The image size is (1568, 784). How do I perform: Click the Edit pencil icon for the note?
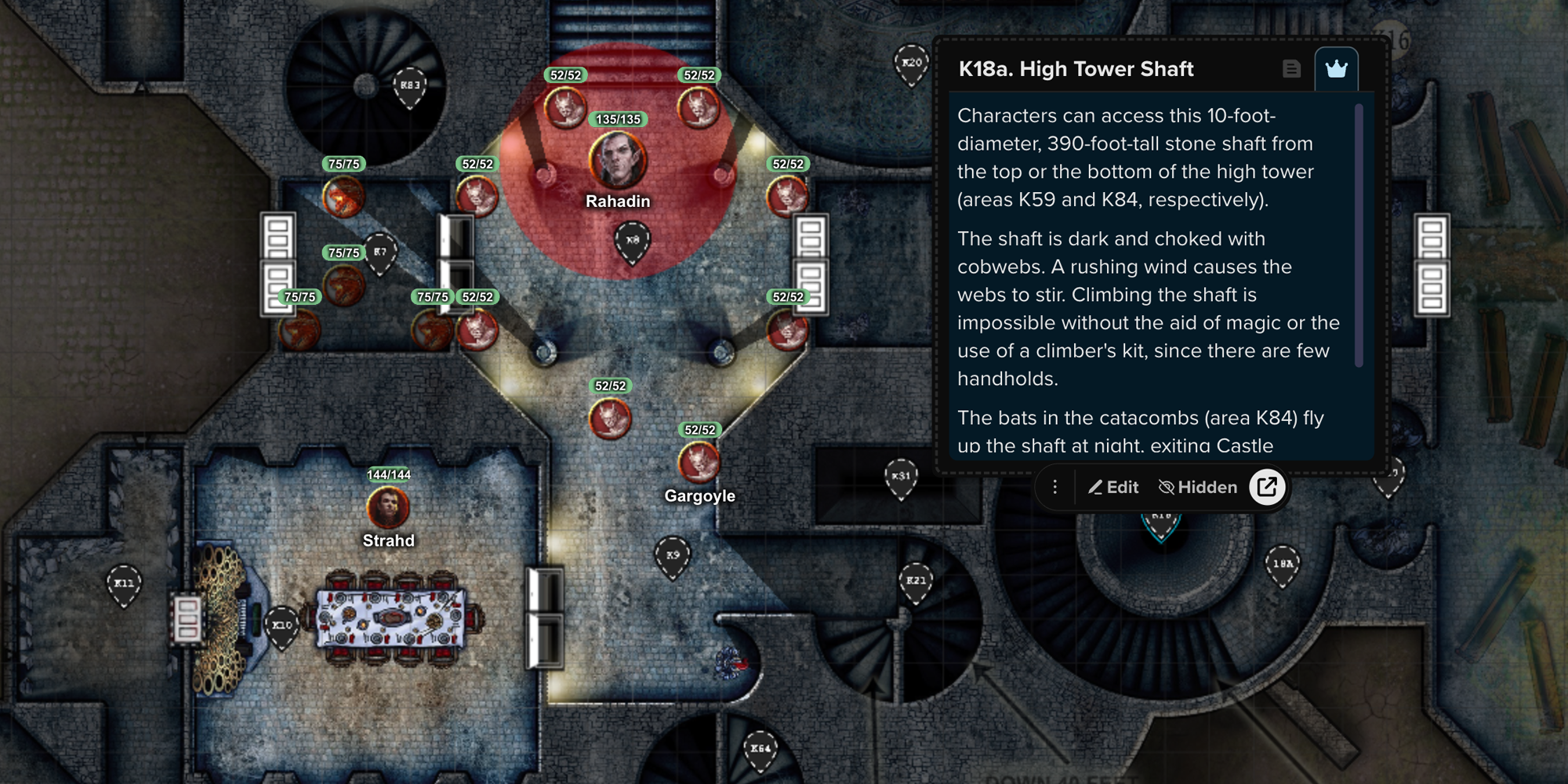(1095, 487)
